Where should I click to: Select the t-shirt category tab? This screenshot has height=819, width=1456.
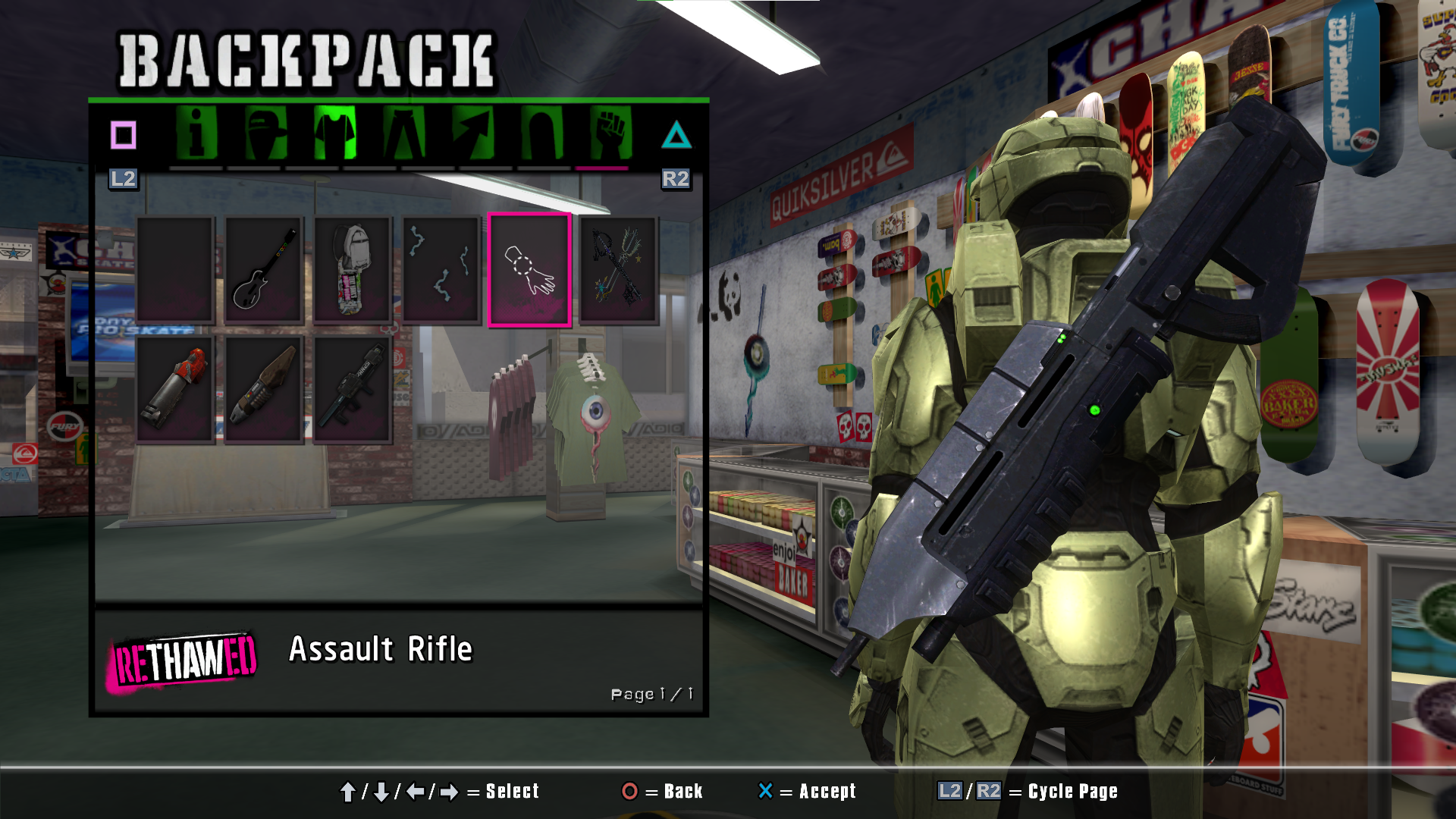pos(334,134)
